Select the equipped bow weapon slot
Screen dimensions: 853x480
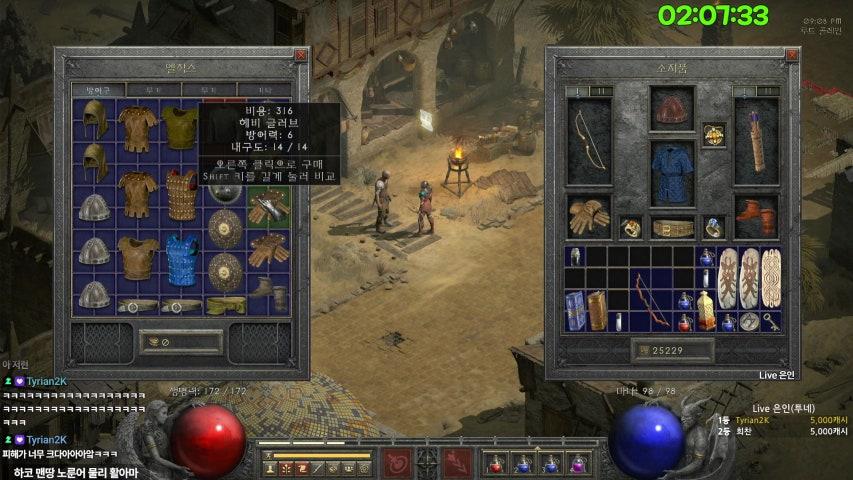tap(590, 138)
